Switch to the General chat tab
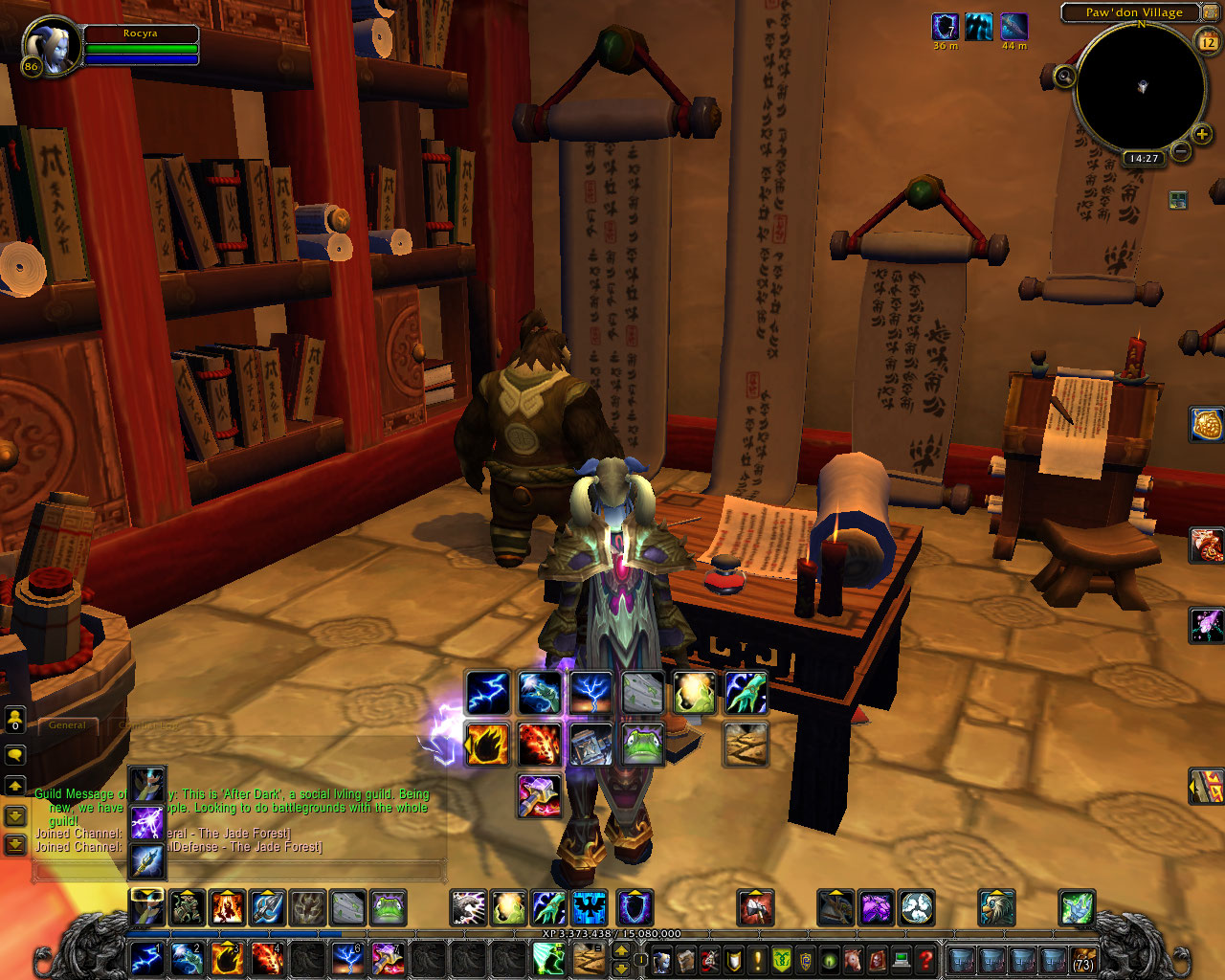The width and height of the screenshot is (1225, 980). (67, 725)
